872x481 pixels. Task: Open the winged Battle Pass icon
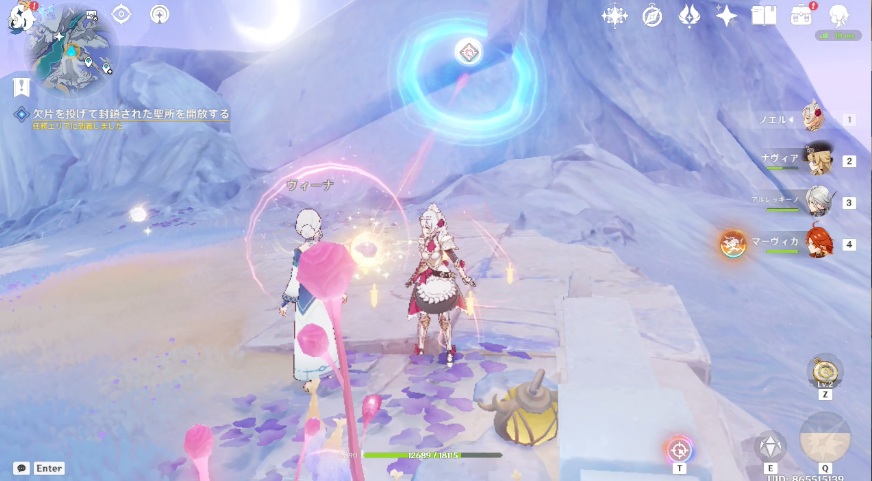[689, 15]
